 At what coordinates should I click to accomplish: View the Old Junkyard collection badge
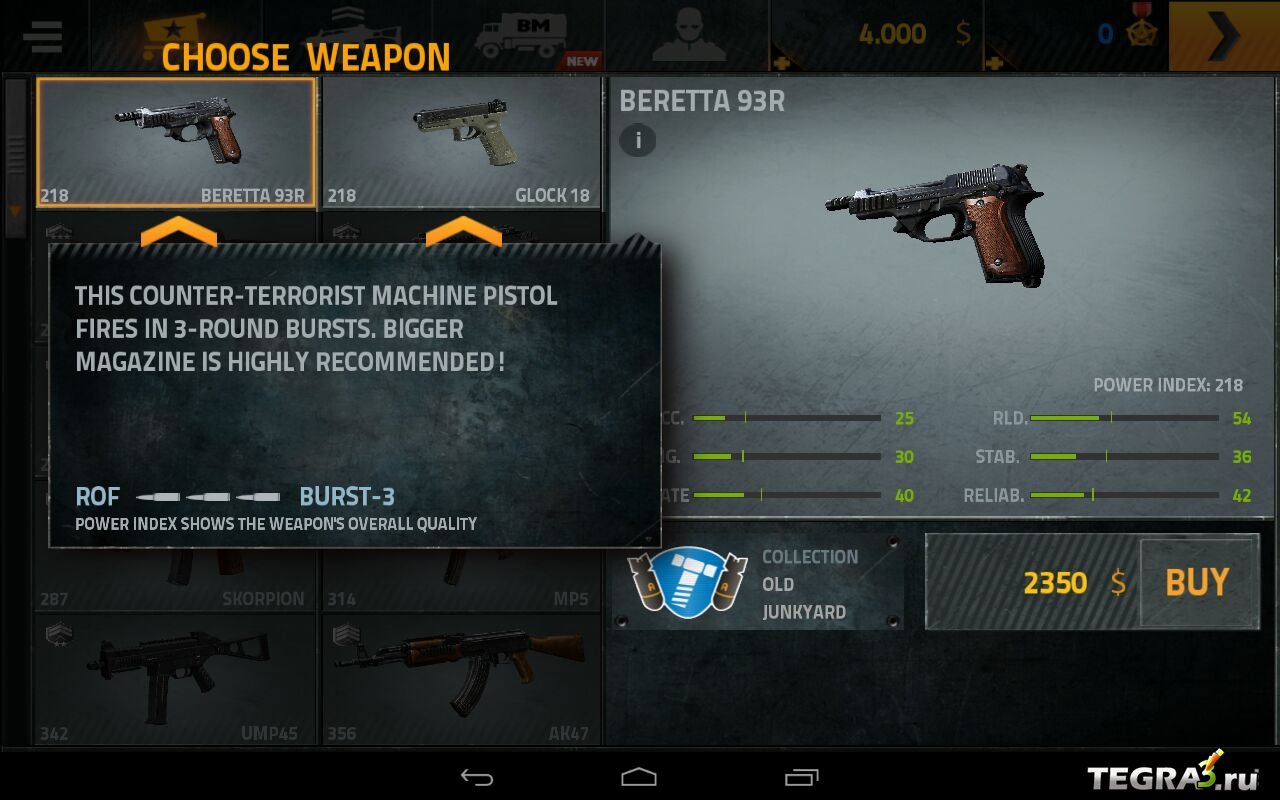coord(686,584)
